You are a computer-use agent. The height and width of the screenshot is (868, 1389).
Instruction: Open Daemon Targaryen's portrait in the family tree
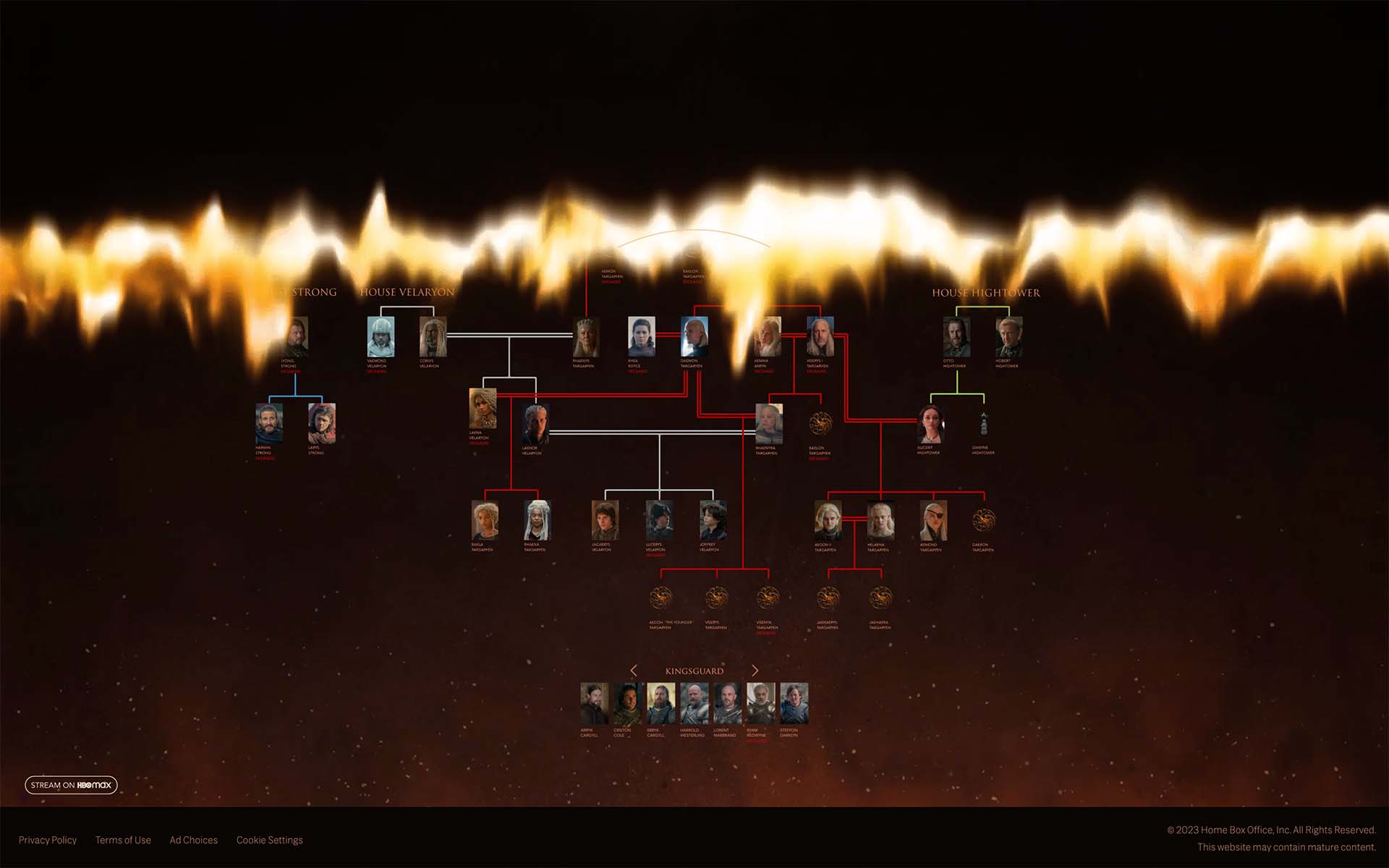tap(694, 337)
